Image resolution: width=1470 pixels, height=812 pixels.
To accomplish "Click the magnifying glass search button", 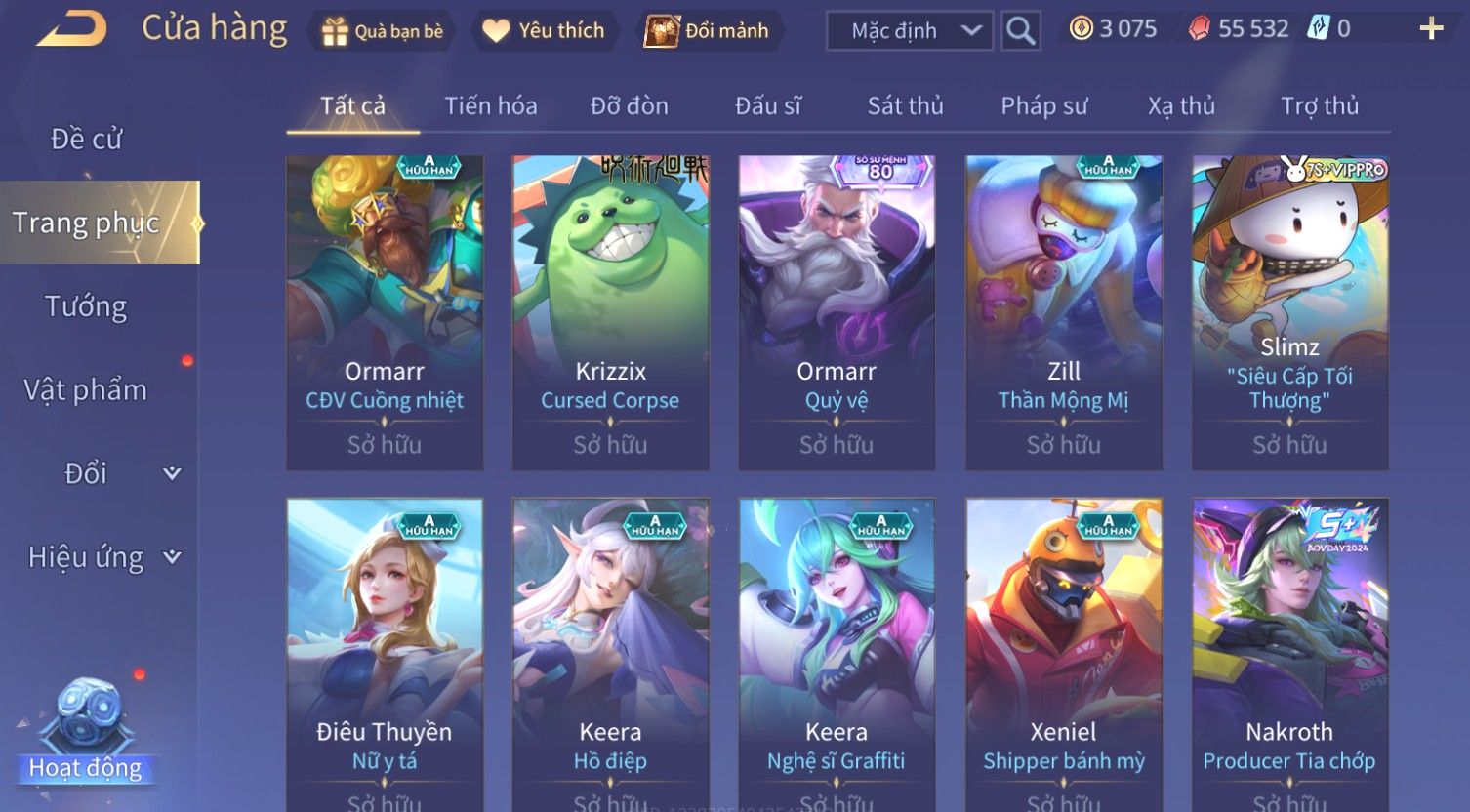I will 1020,31.
